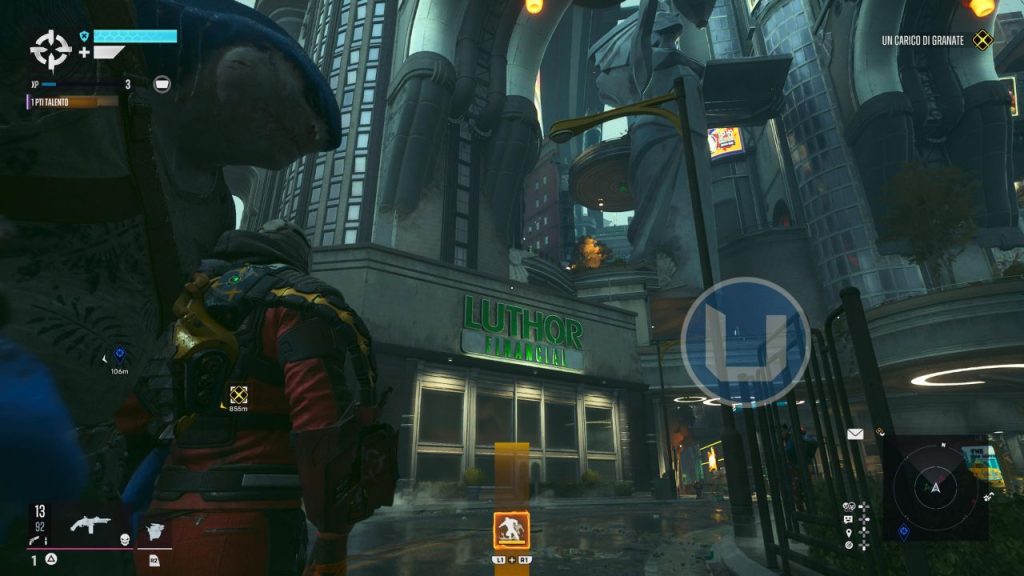Open the envelope message notification

855,434
